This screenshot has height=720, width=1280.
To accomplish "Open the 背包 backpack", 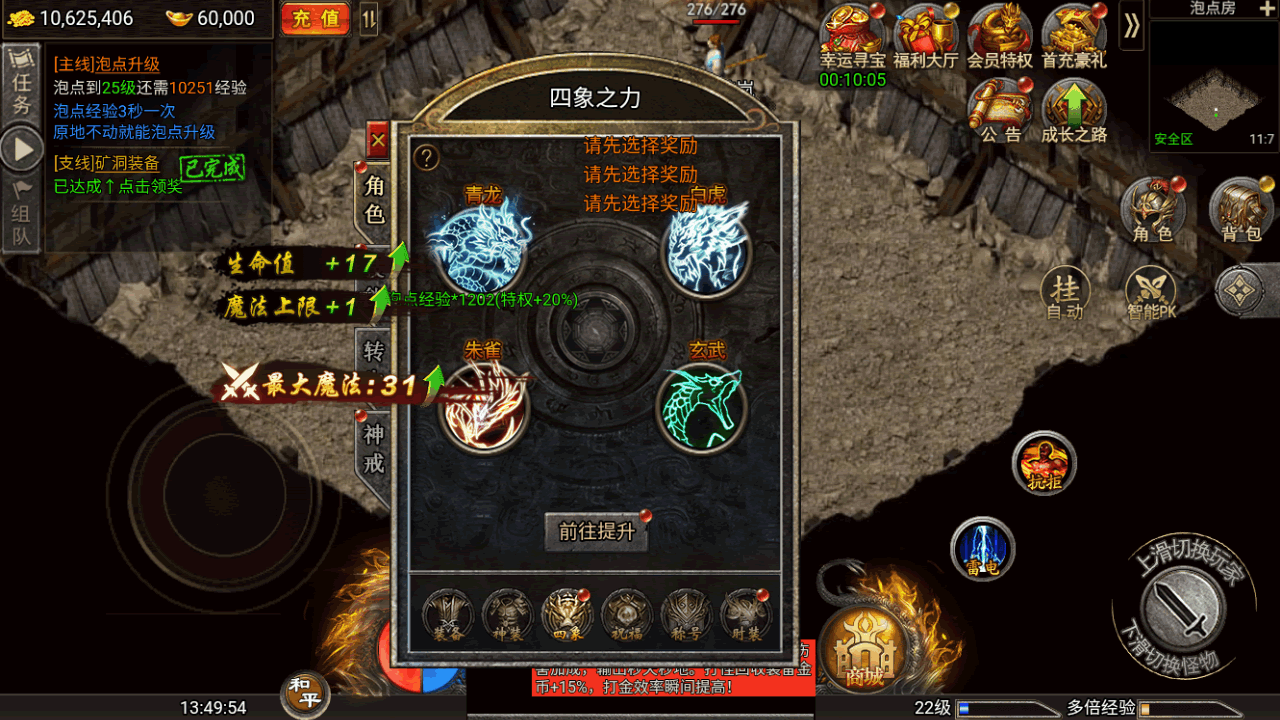I will (1241, 211).
